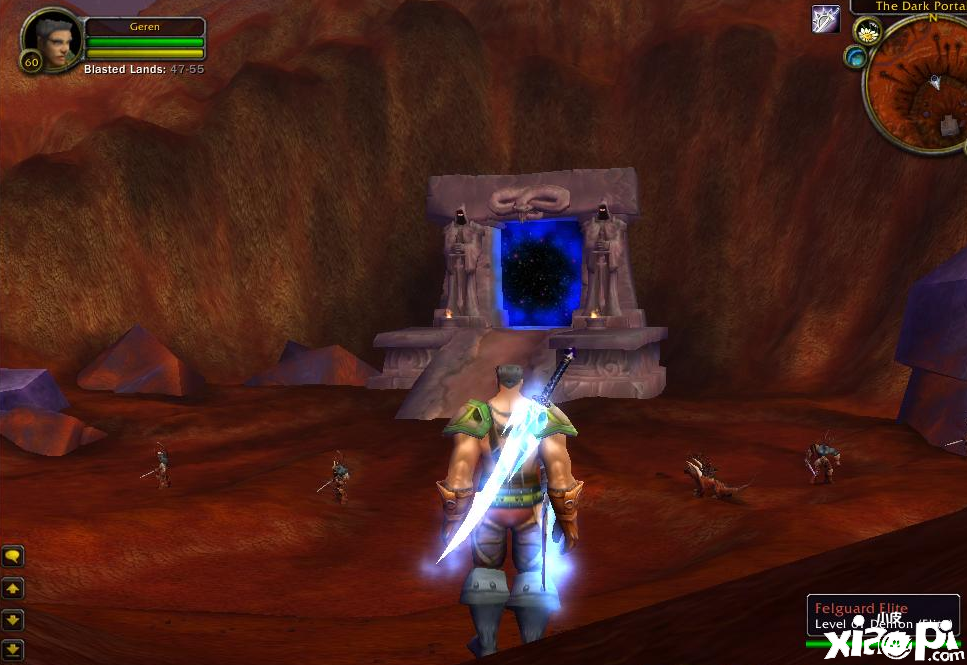Screen dimensions: 967x665
Task: Click The Dark Portal zone name
Action: coord(920,6)
